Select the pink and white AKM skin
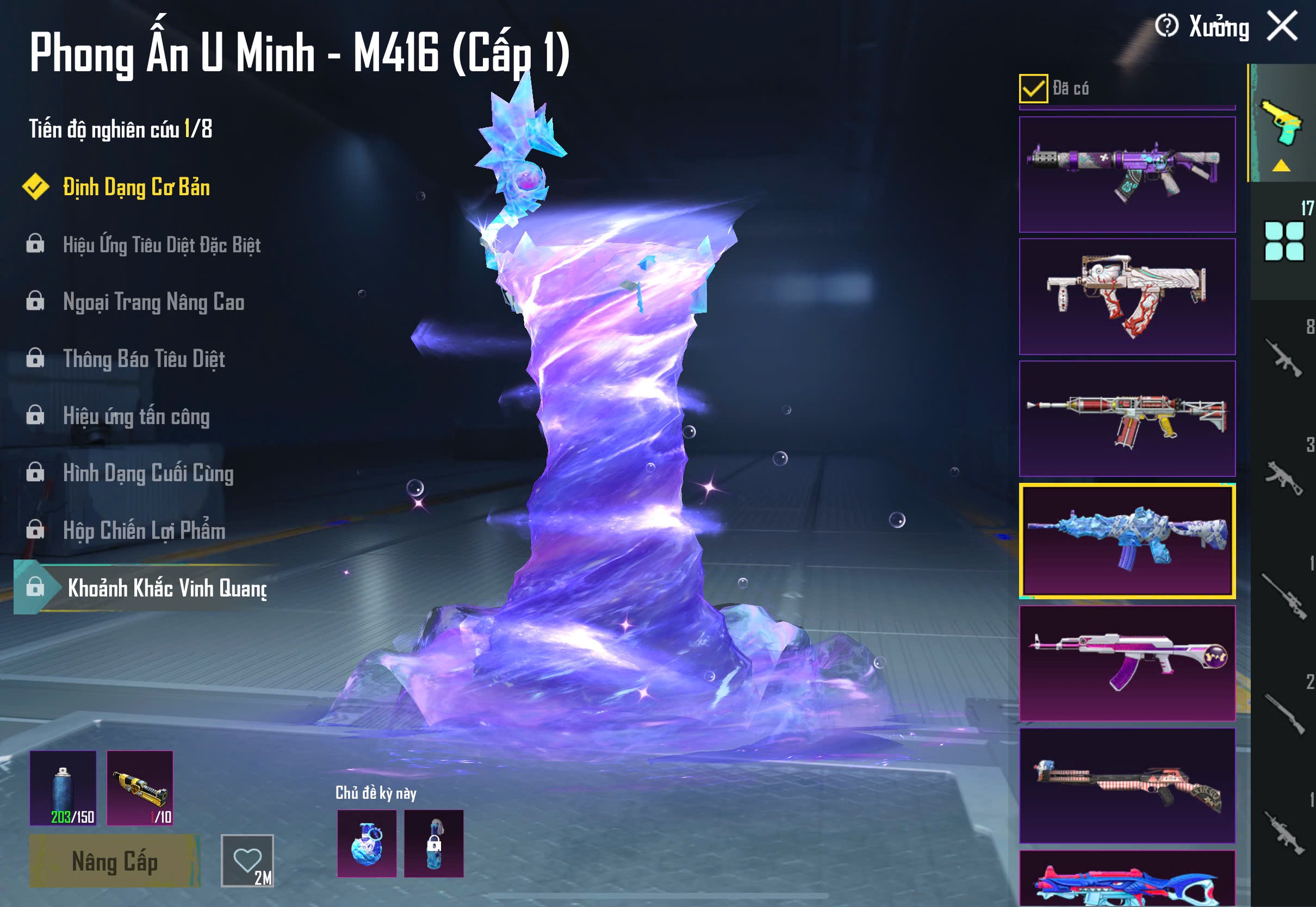Image resolution: width=1316 pixels, height=907 pixels. click(1127, 663)
